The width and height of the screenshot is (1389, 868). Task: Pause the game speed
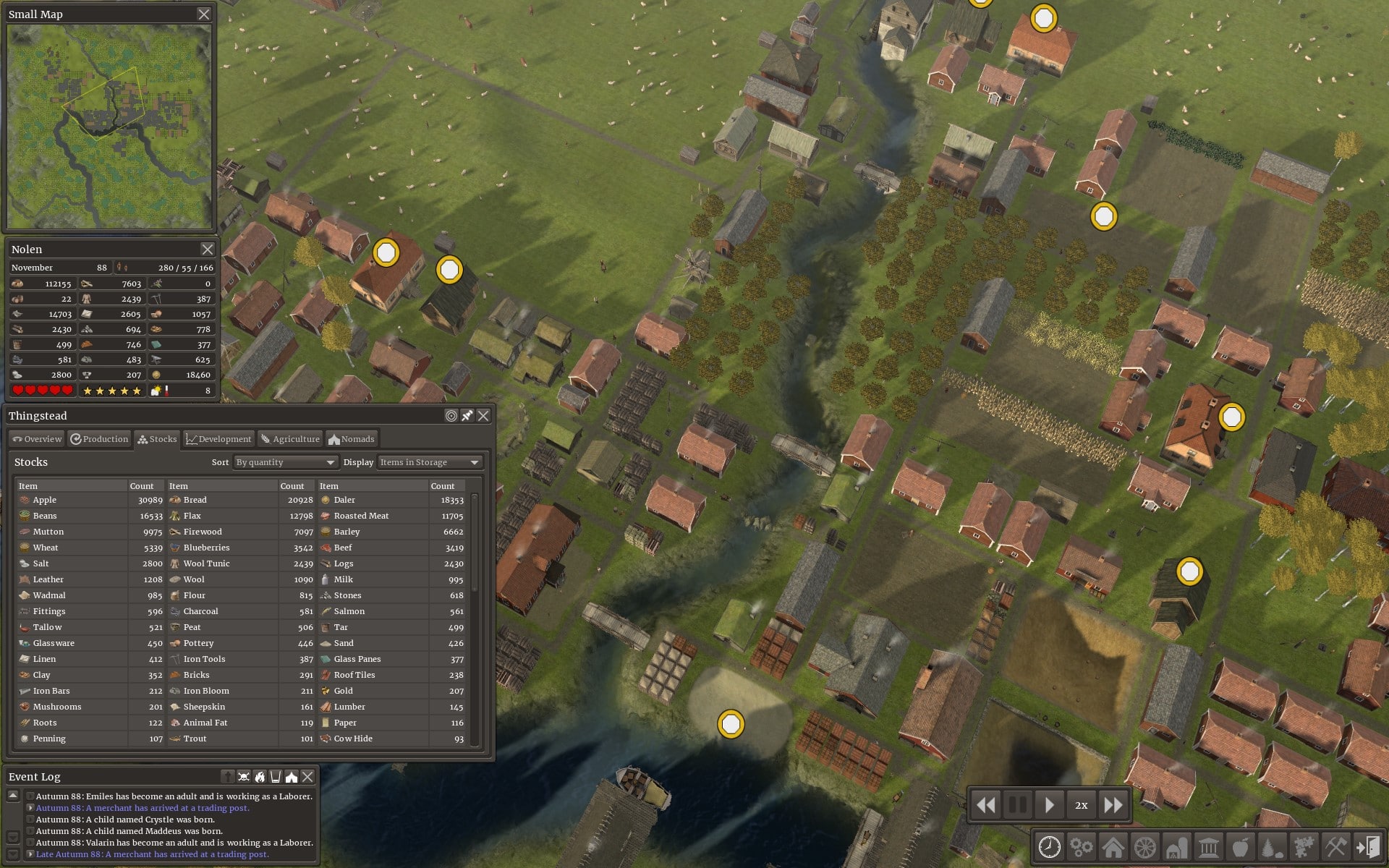pyautogui.click(x=1017, y=805)
